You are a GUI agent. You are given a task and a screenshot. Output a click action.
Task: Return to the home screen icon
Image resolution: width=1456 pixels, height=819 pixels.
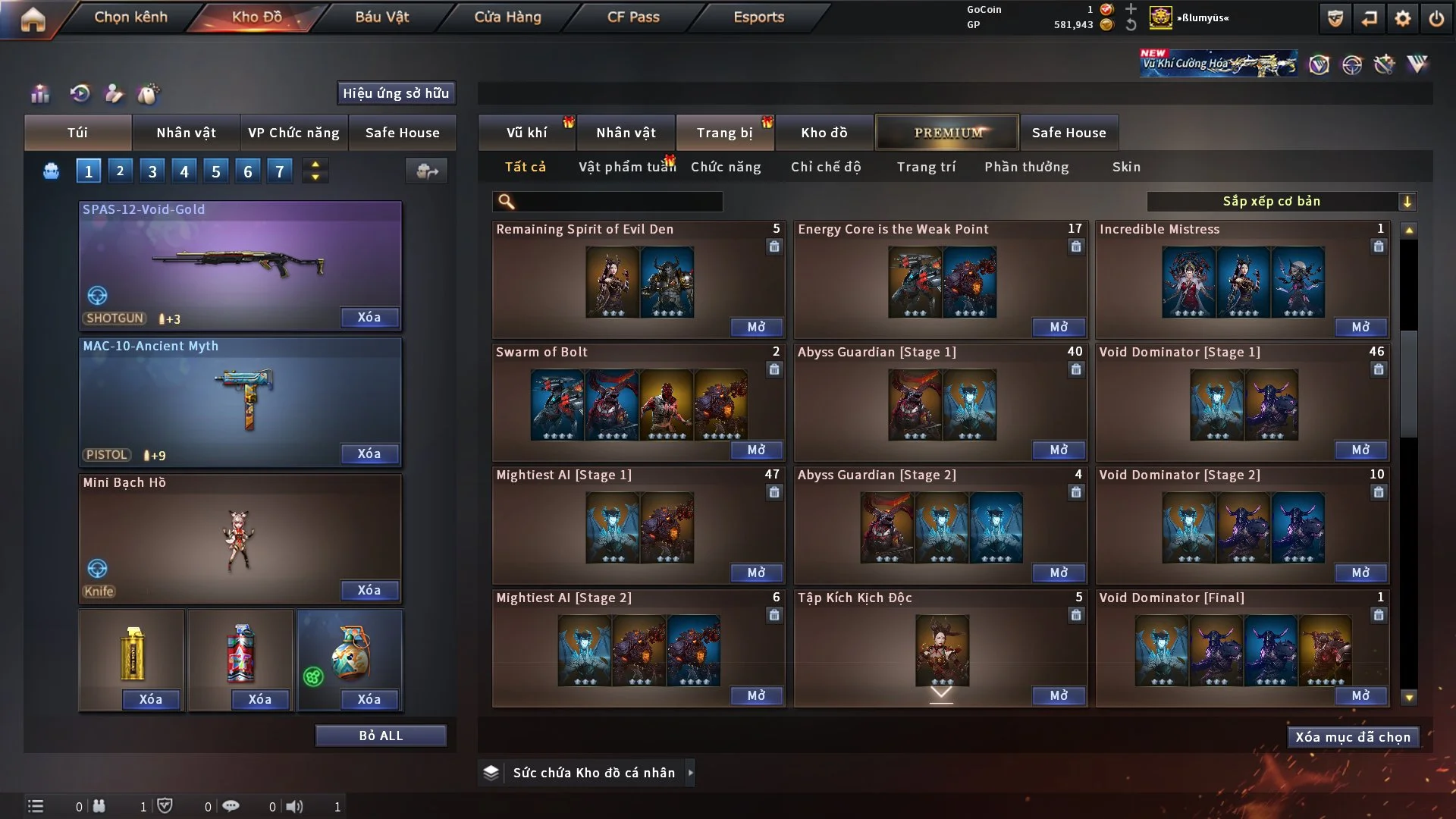(x=33, y=18)
